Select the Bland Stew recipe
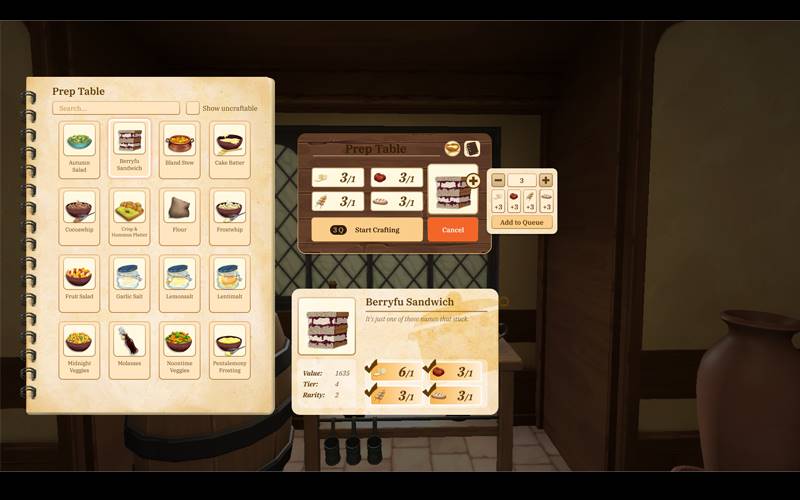The height and width of the screenshot is (500, 800). (x=179, y=148)
